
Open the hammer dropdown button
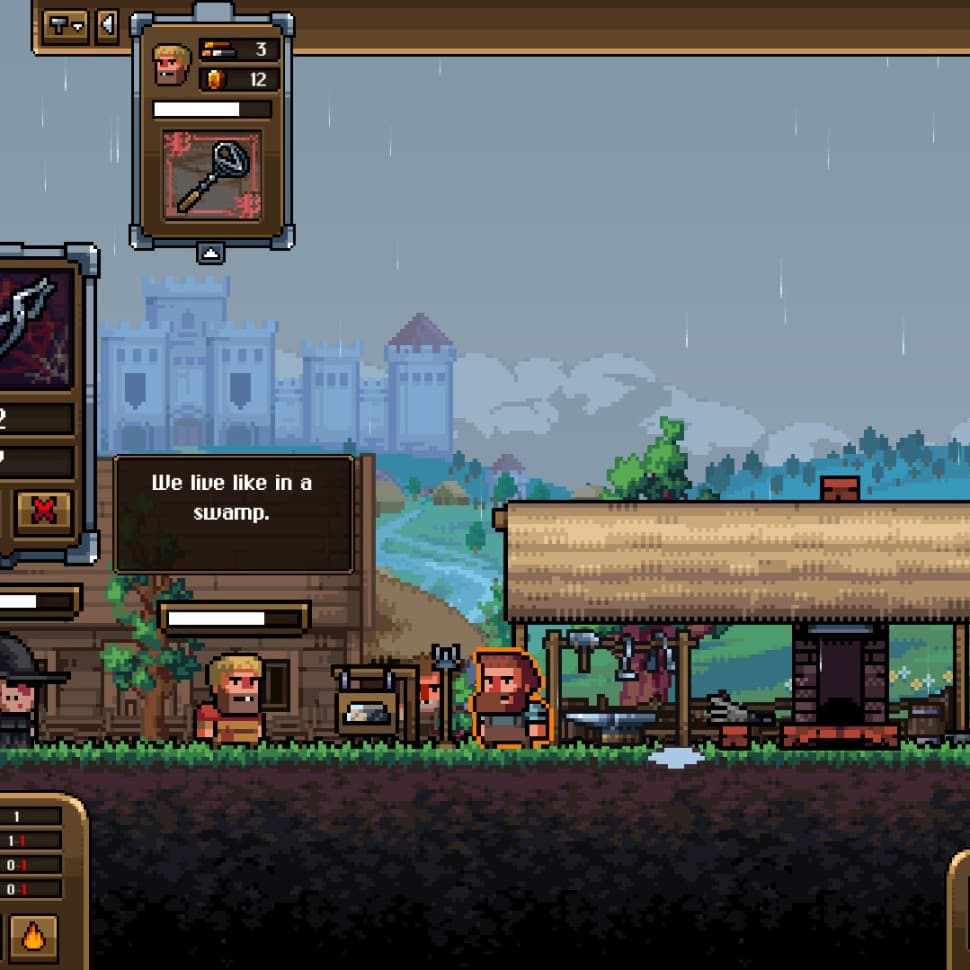click(x=66, y=24)
